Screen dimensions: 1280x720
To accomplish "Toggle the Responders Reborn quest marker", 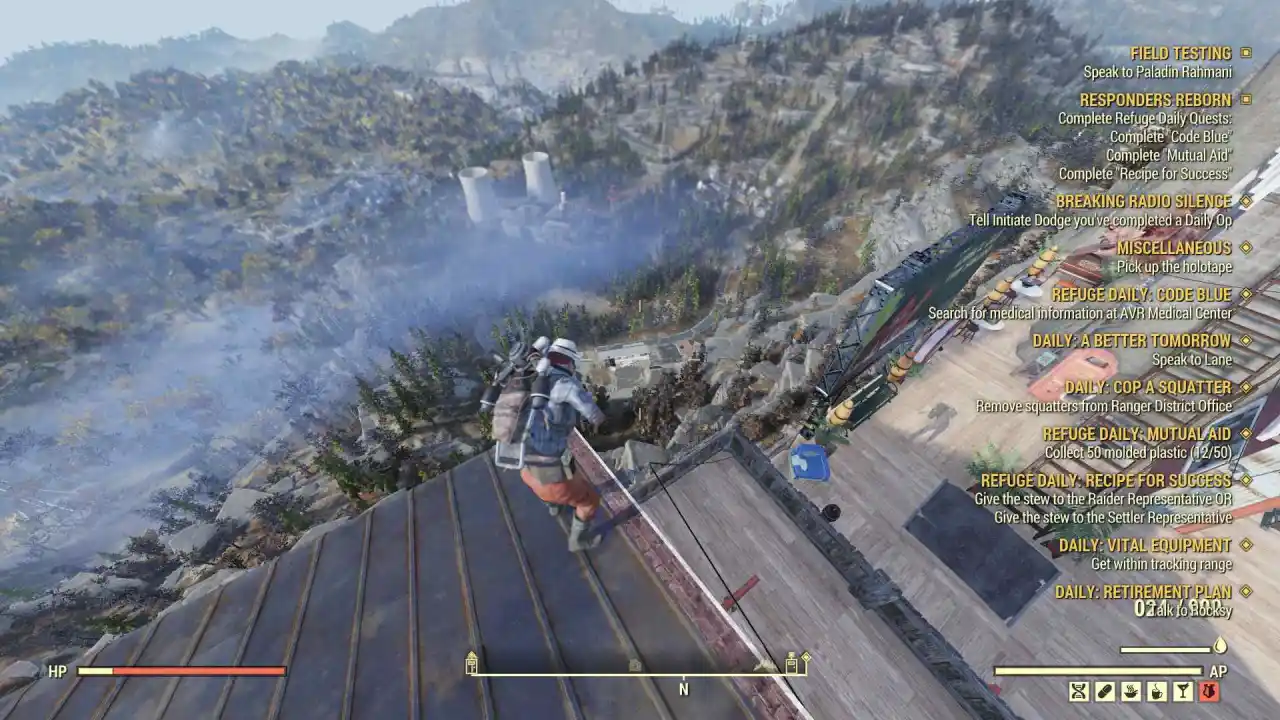I will [x=1244, y=100].
